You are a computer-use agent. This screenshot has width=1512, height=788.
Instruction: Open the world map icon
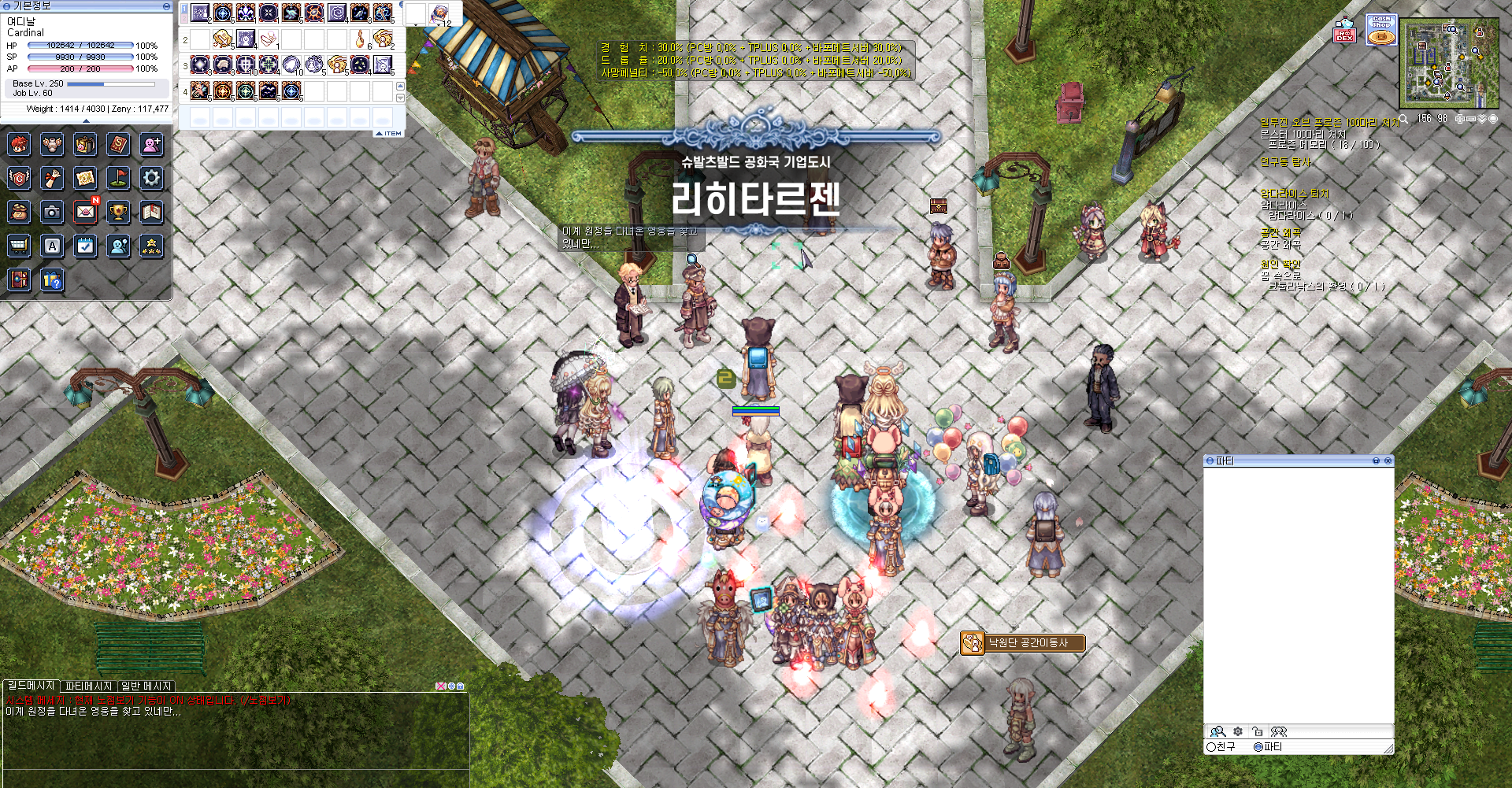85,179
